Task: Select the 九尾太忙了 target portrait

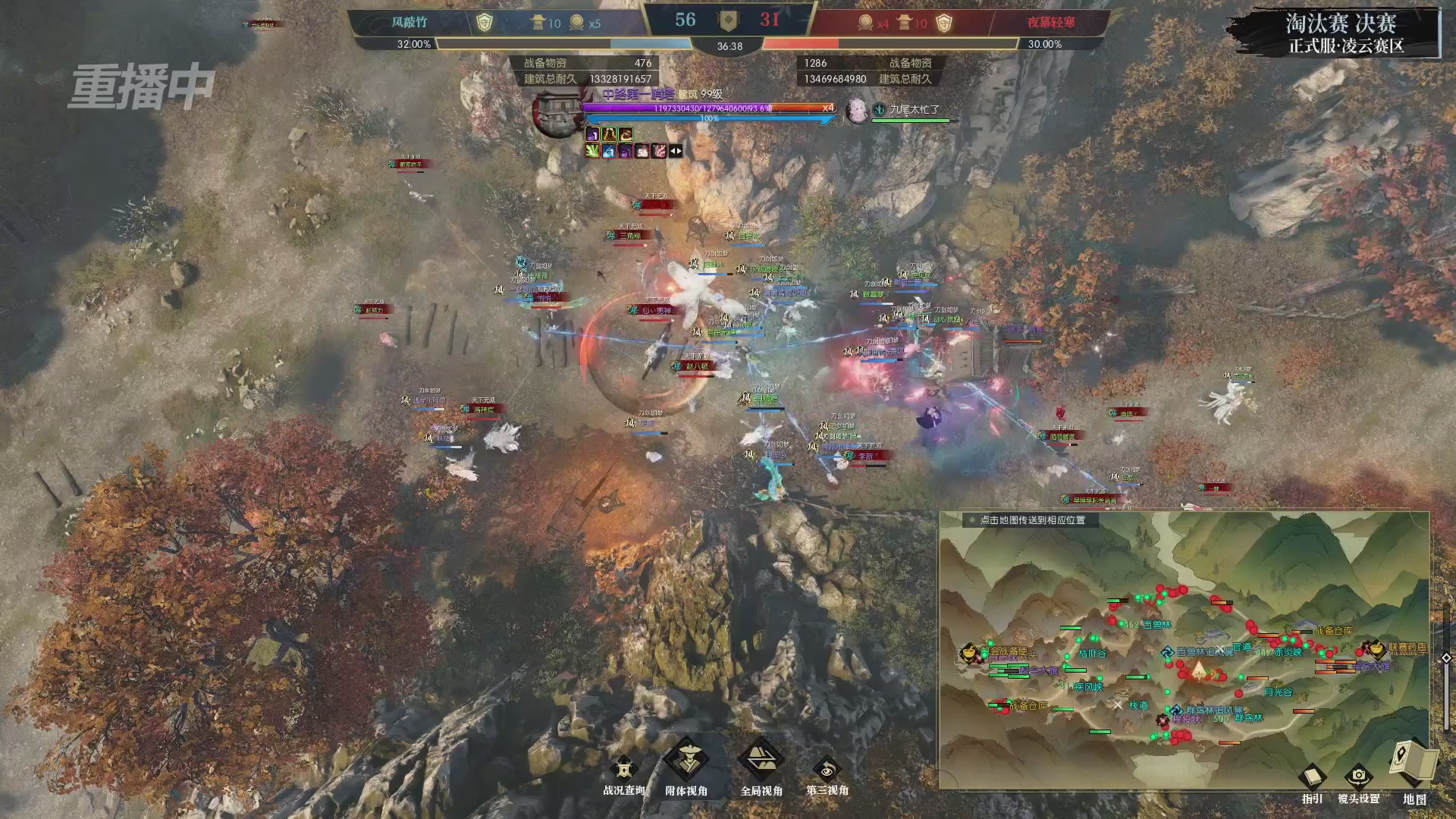Action: click(x=857, y=109)
